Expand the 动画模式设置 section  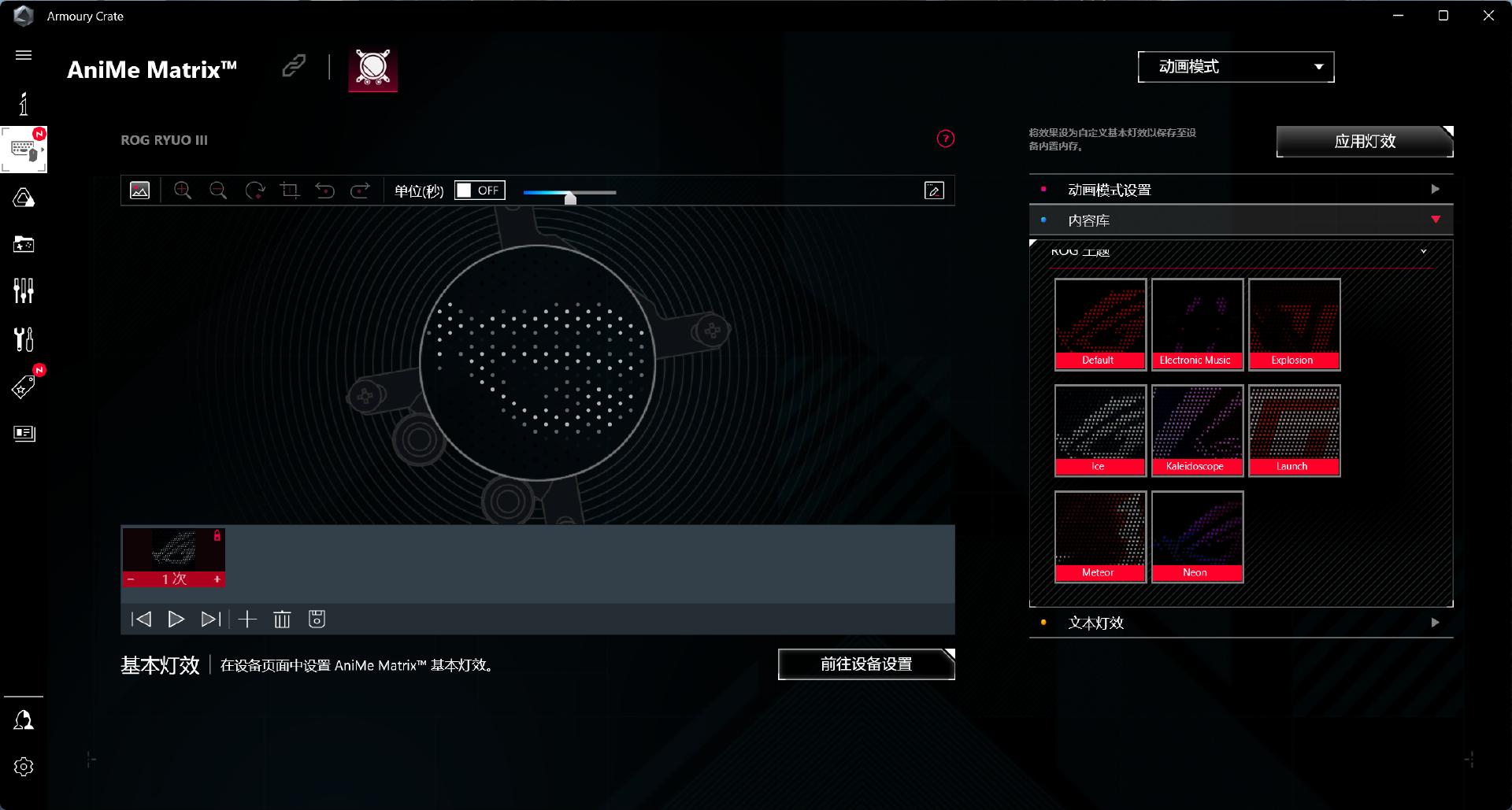tap(1240, 190)
